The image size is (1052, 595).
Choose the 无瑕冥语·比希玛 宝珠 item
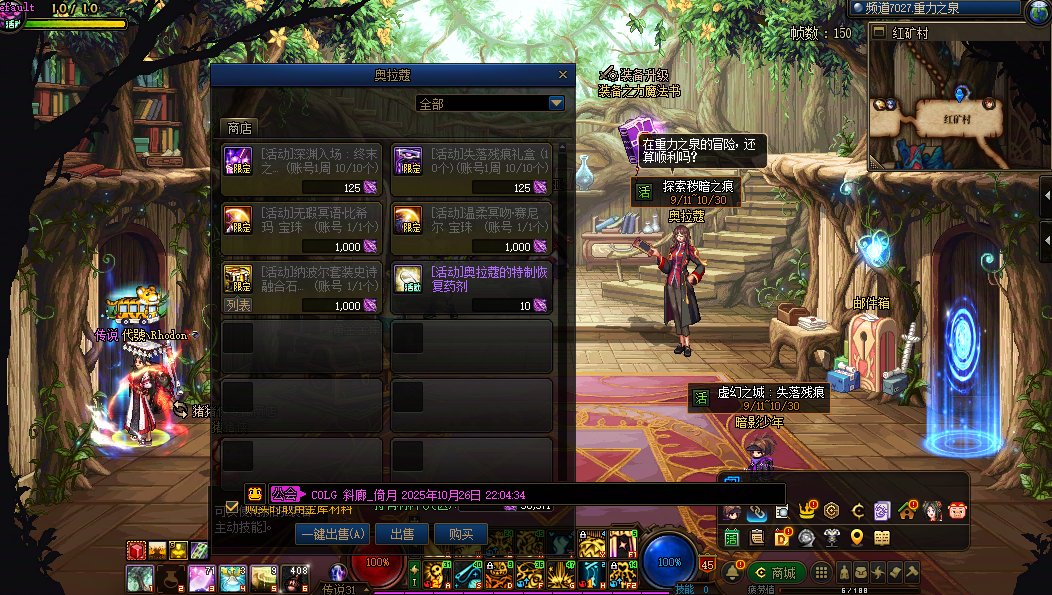pyautogui.click(x=304, y=228)
